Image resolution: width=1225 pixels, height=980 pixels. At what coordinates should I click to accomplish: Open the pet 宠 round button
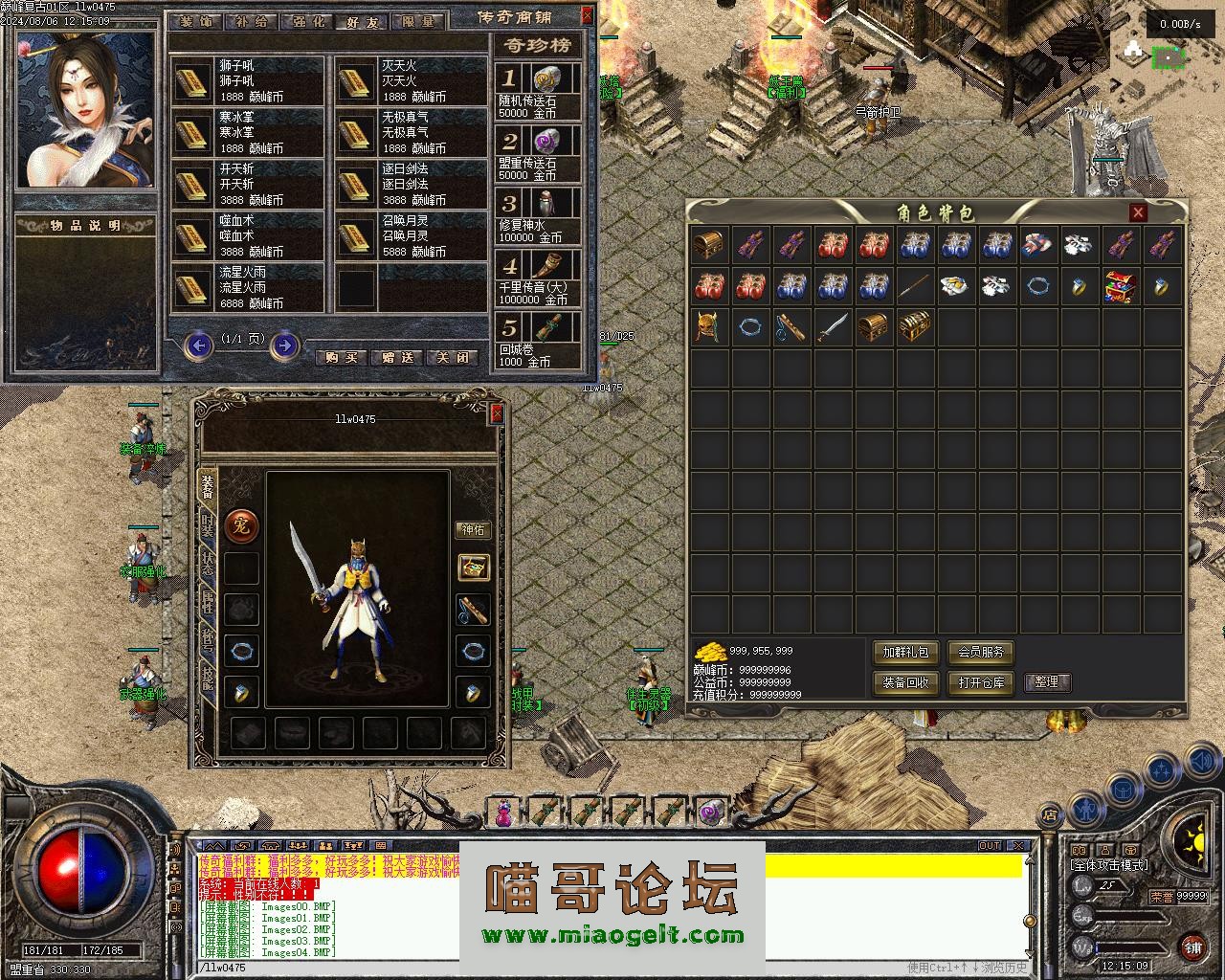pos(240,525)
